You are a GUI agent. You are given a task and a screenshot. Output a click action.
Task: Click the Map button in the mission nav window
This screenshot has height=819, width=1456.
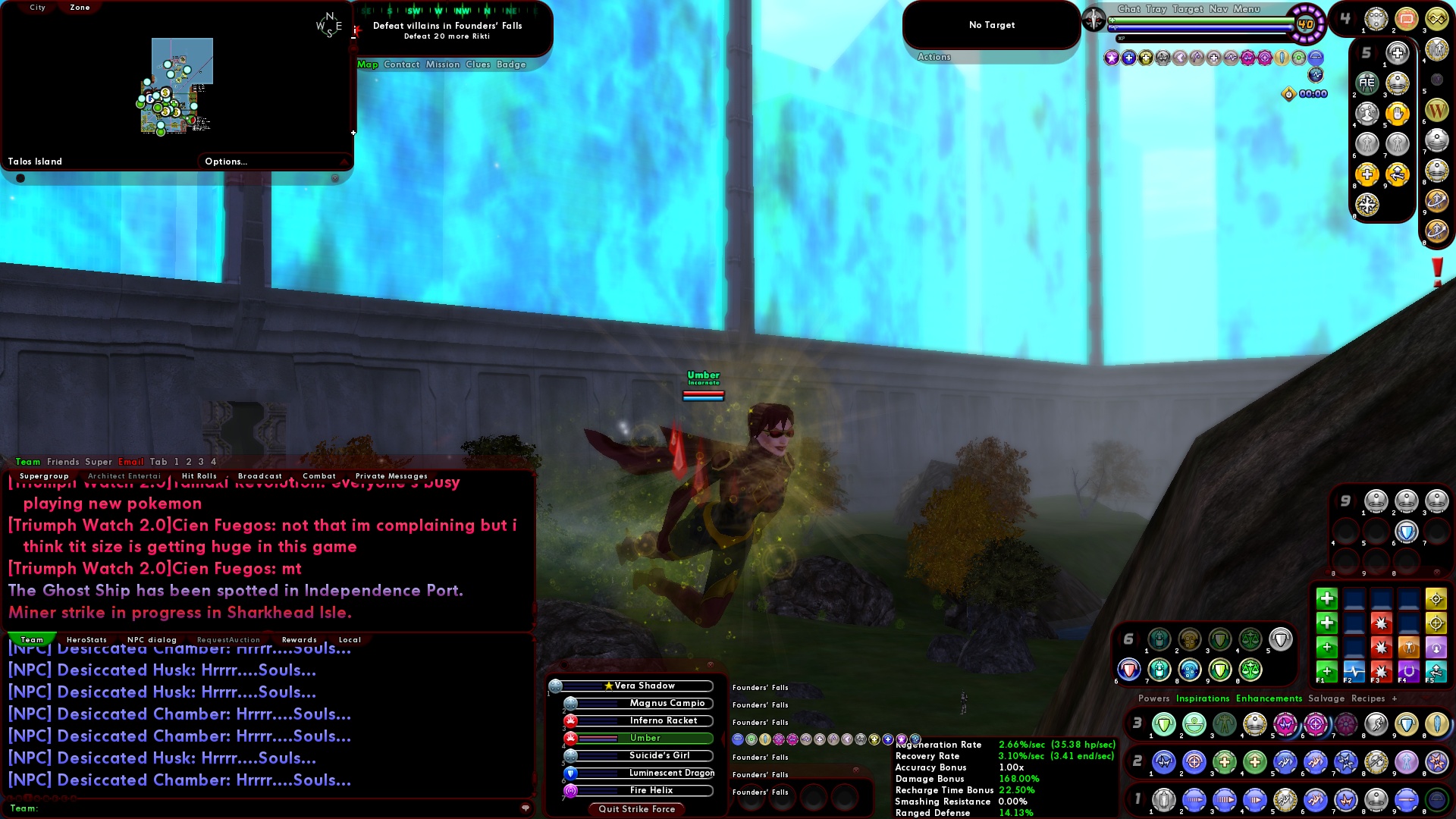point(368,64)
